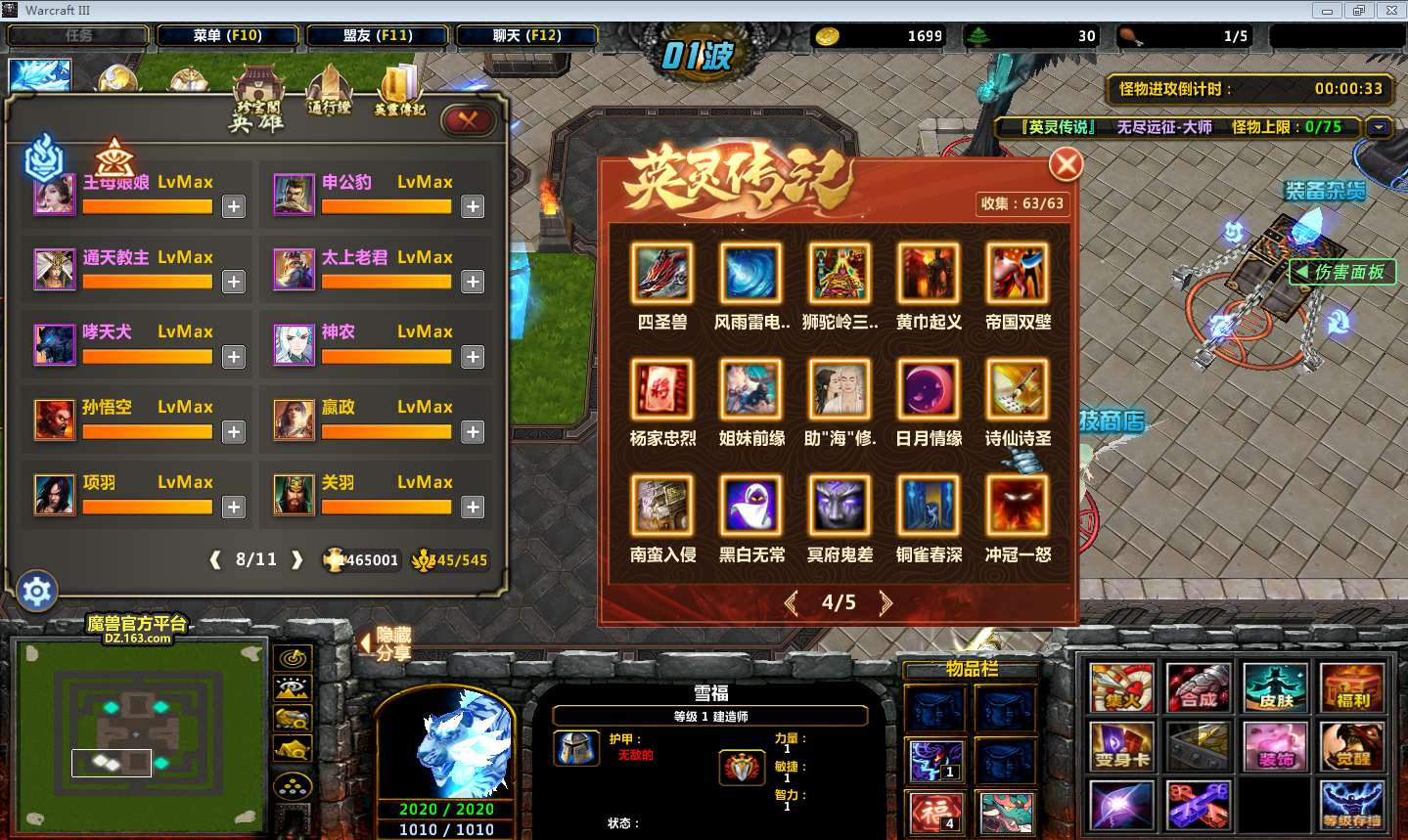Open the 盟友 (F11) allies panel

[378, 35]
